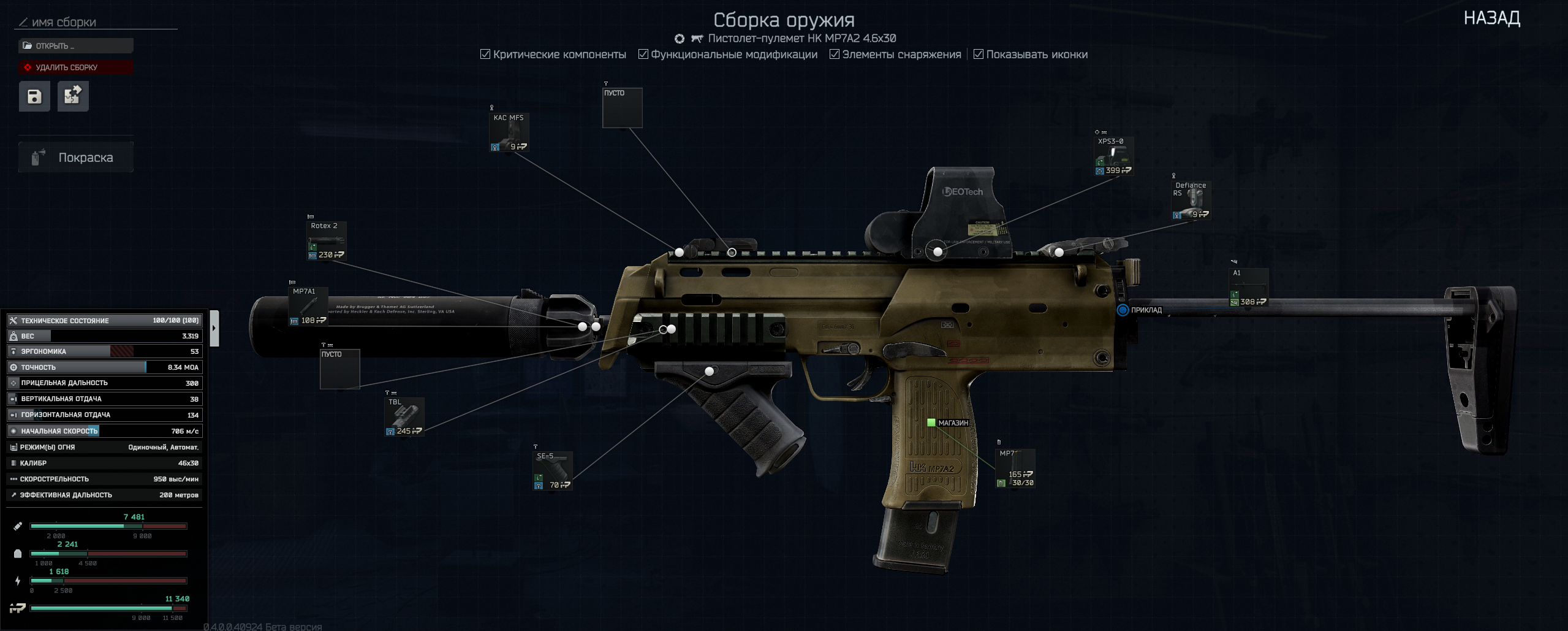Select the A1 stock slot
Viewport: 1568px width, 631px height.
coord(1249,288)
